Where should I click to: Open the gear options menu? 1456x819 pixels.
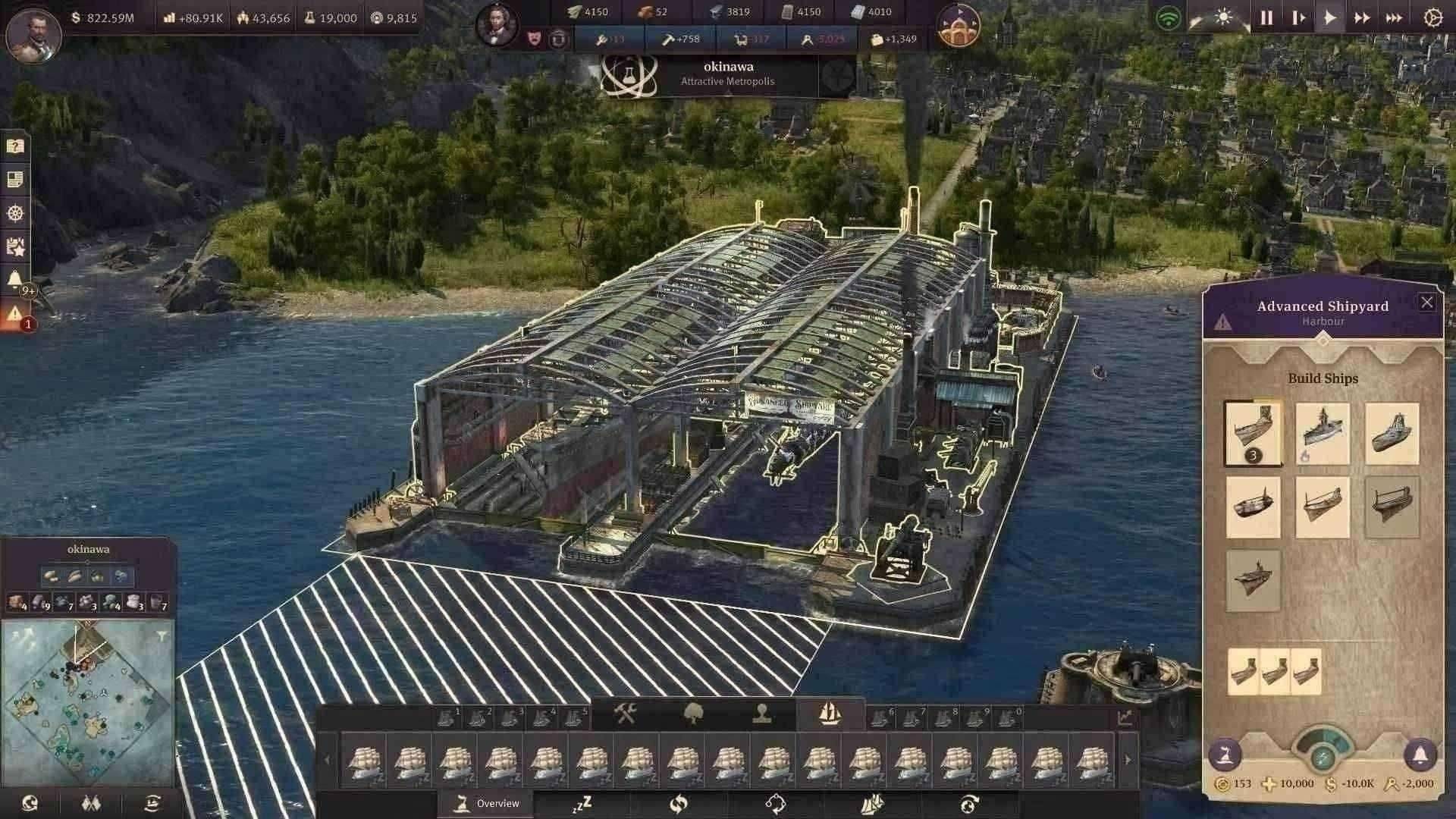1432,18
